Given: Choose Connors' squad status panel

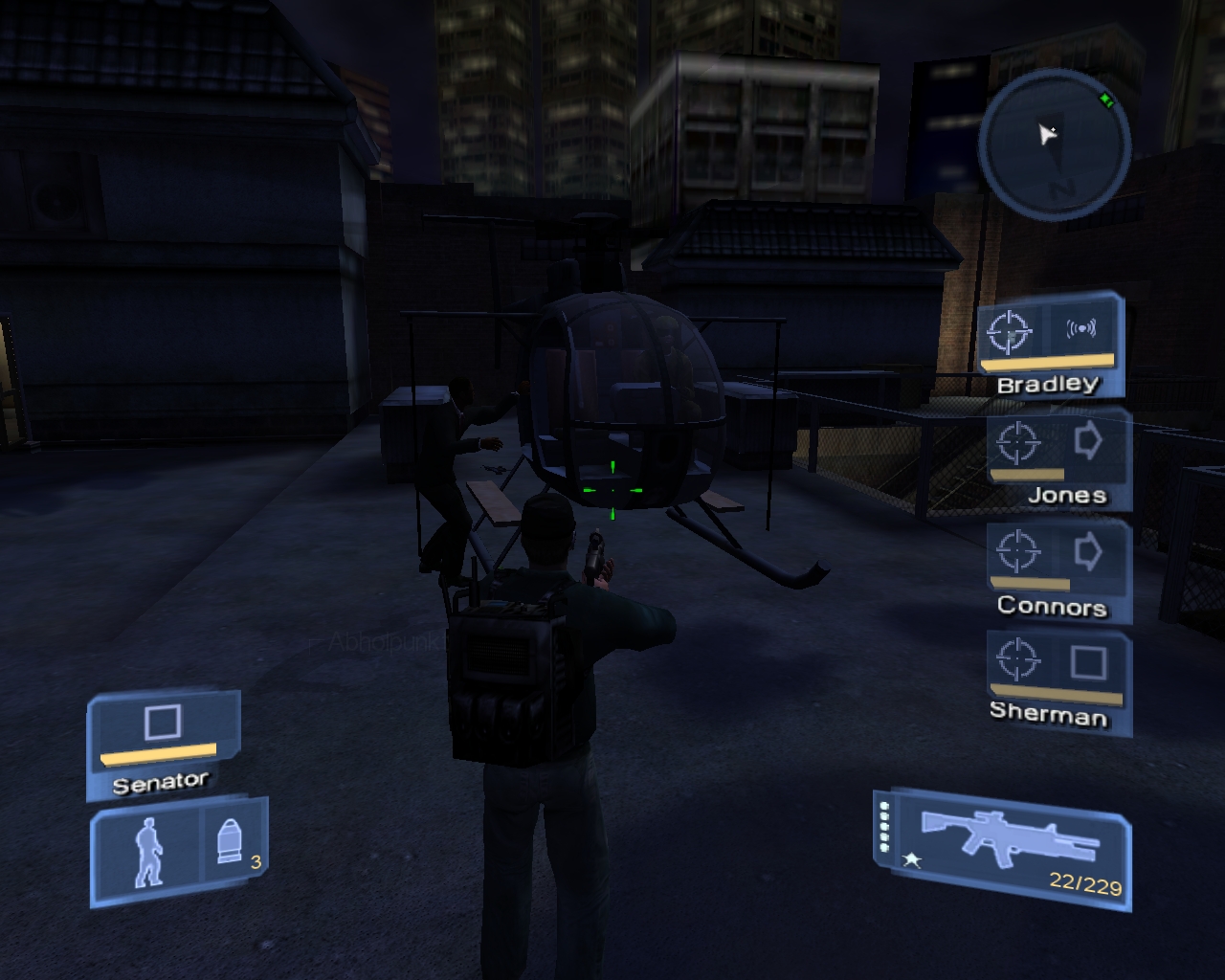Looking at the screenshot, I should [x=1058, y=568].
